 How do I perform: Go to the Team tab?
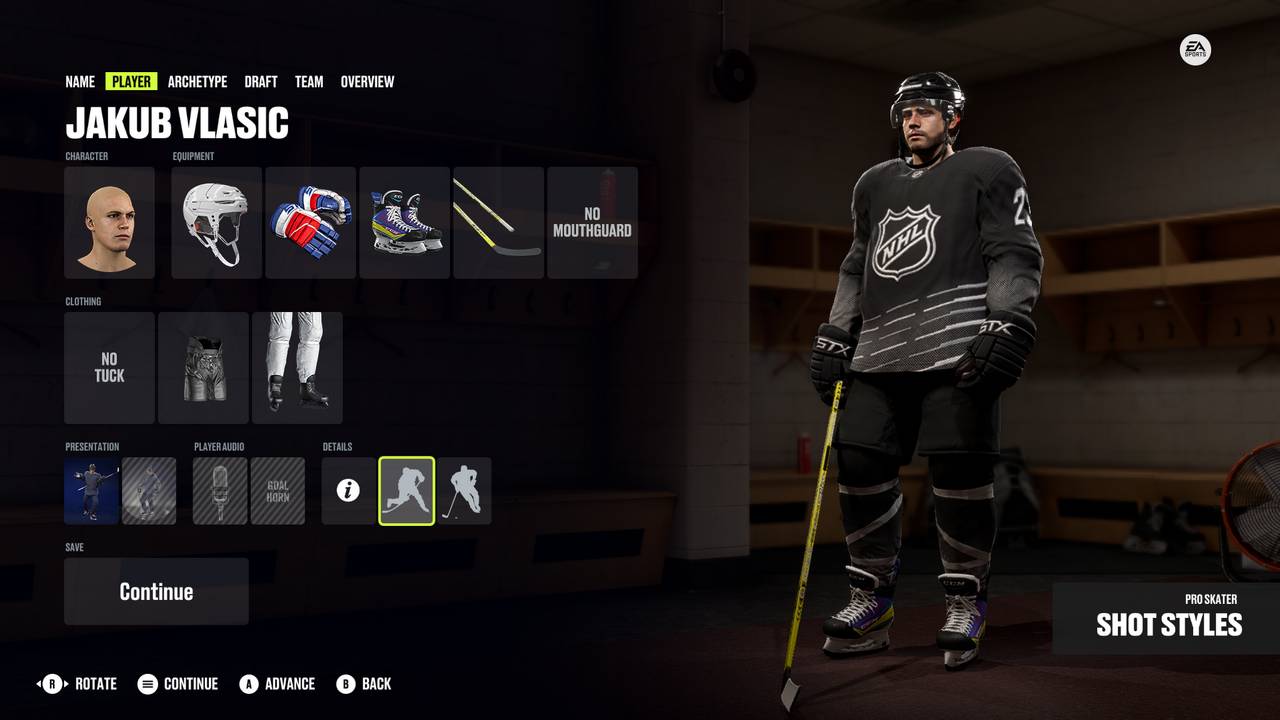coord(309,82)
